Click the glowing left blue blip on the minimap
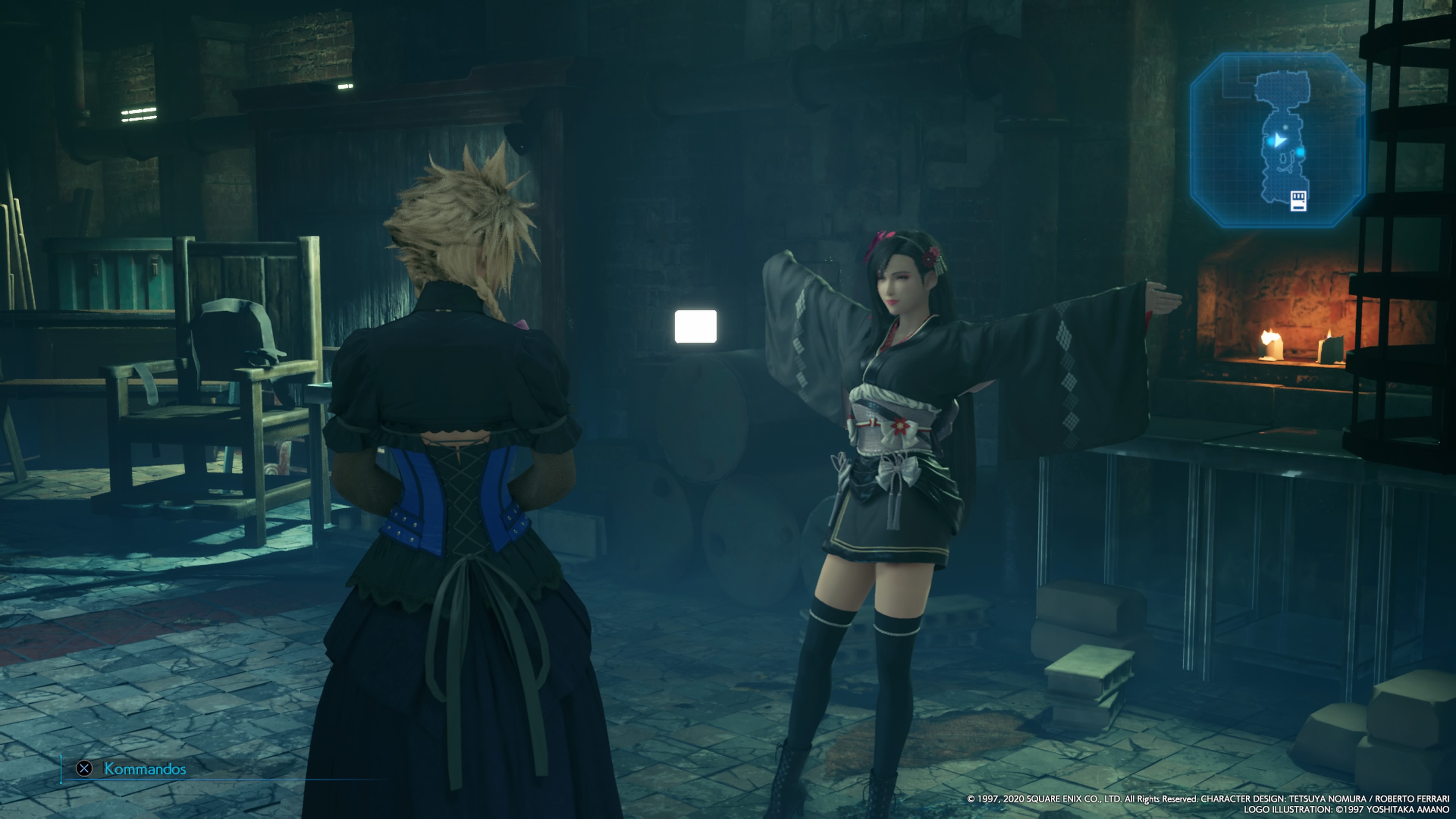 [1271, 142]
